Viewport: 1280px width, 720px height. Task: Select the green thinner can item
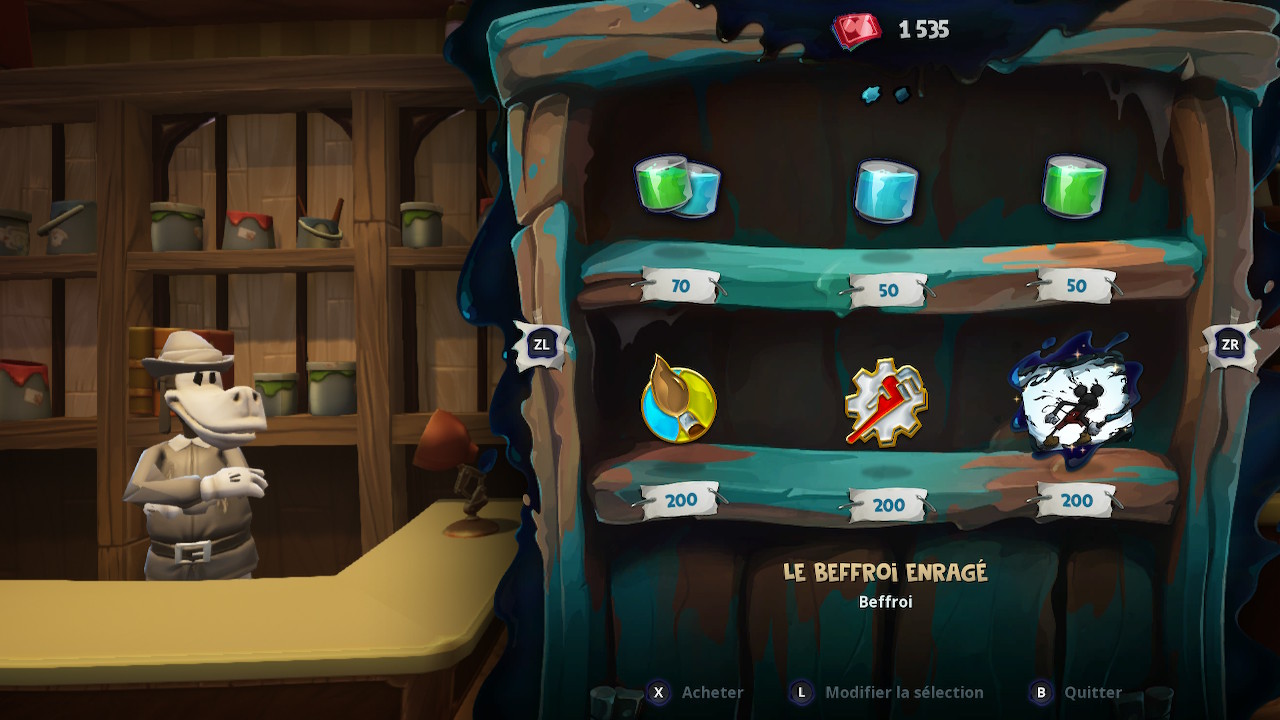[1074, 186]
